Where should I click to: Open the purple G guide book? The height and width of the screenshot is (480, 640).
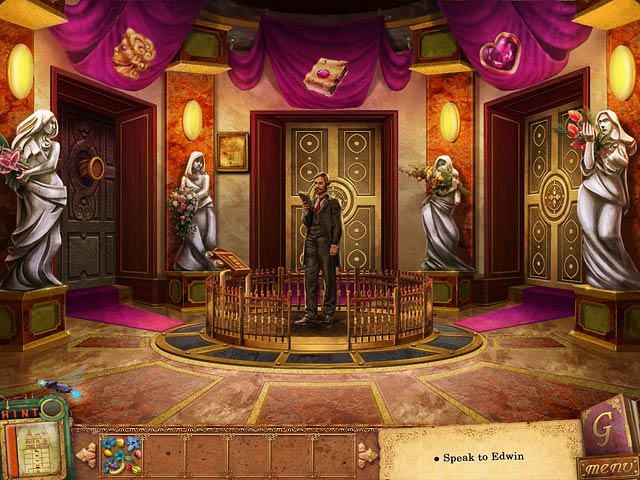click(606, 424)
